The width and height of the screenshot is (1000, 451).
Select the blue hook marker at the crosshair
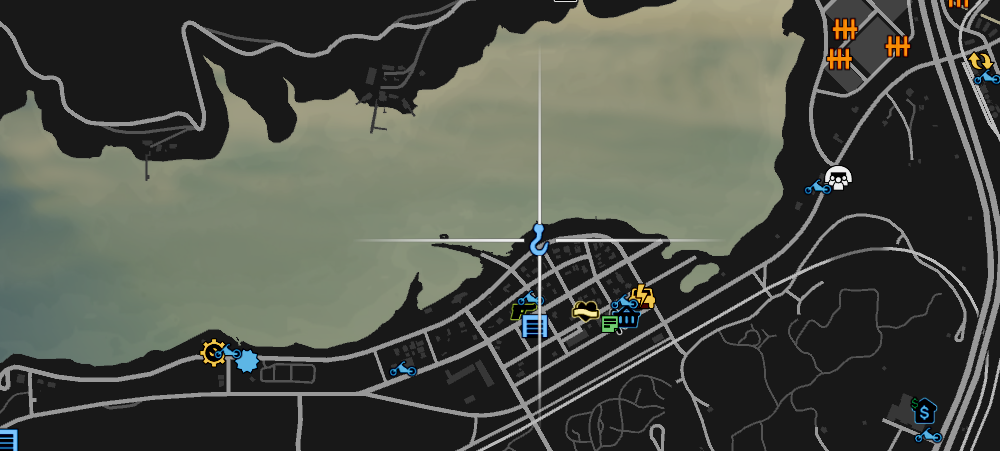coord(539,240)
